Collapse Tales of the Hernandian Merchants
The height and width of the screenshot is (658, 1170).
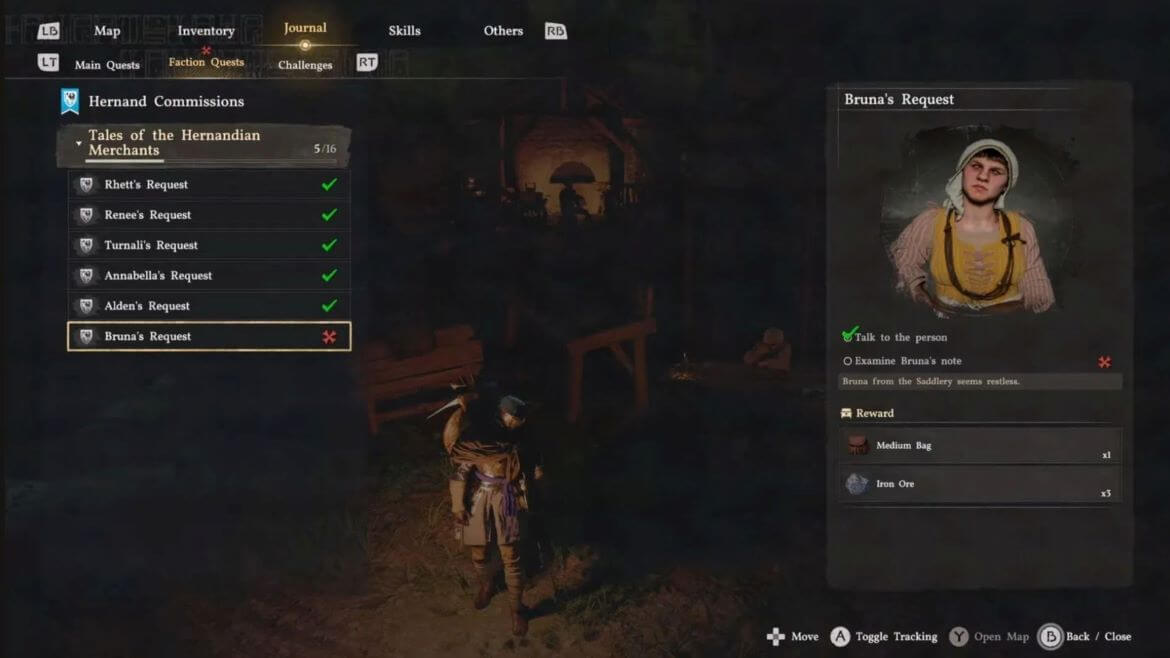tap(79, 143)
